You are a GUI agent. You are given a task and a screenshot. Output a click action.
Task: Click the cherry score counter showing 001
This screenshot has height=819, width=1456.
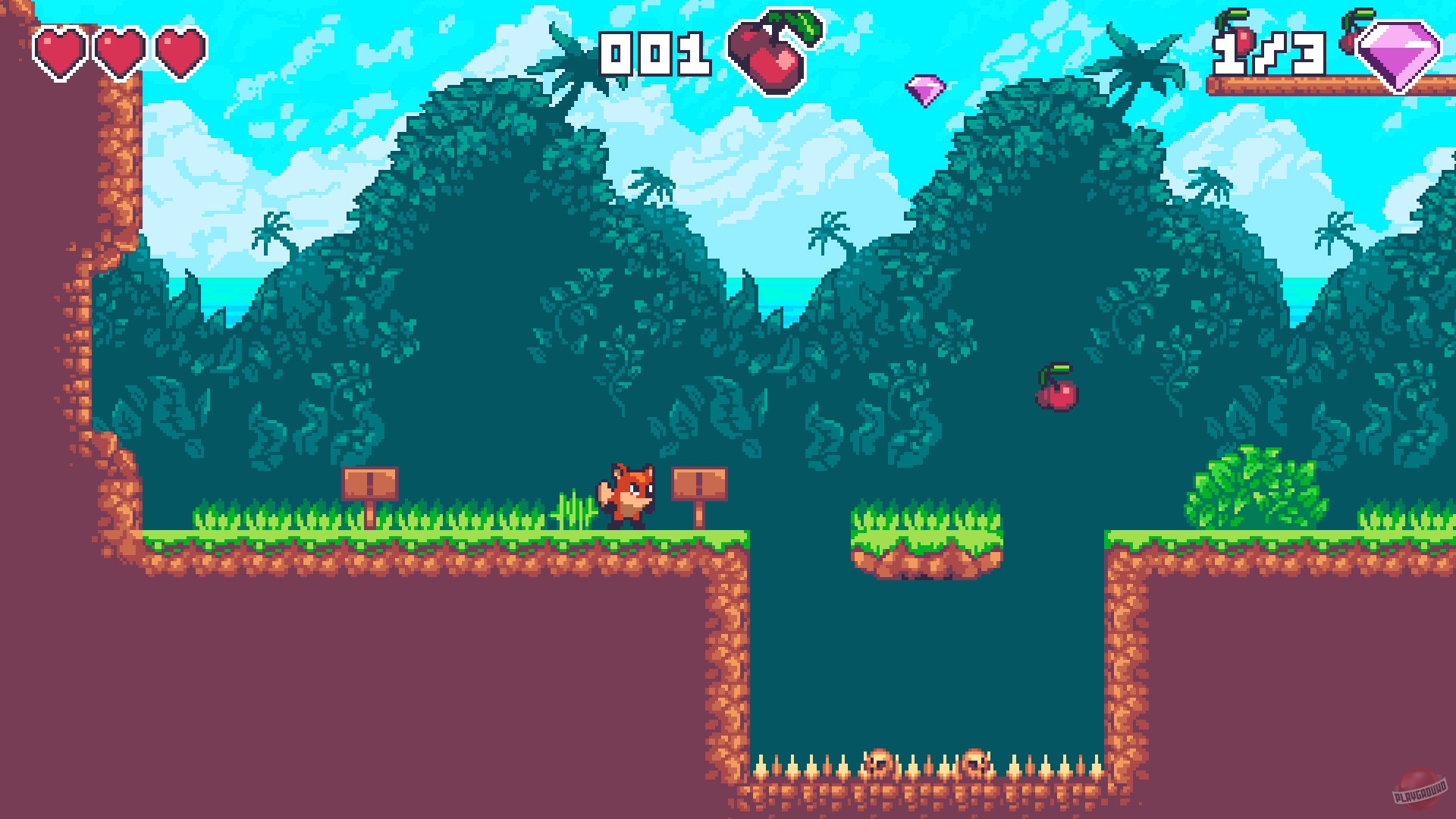657,55
